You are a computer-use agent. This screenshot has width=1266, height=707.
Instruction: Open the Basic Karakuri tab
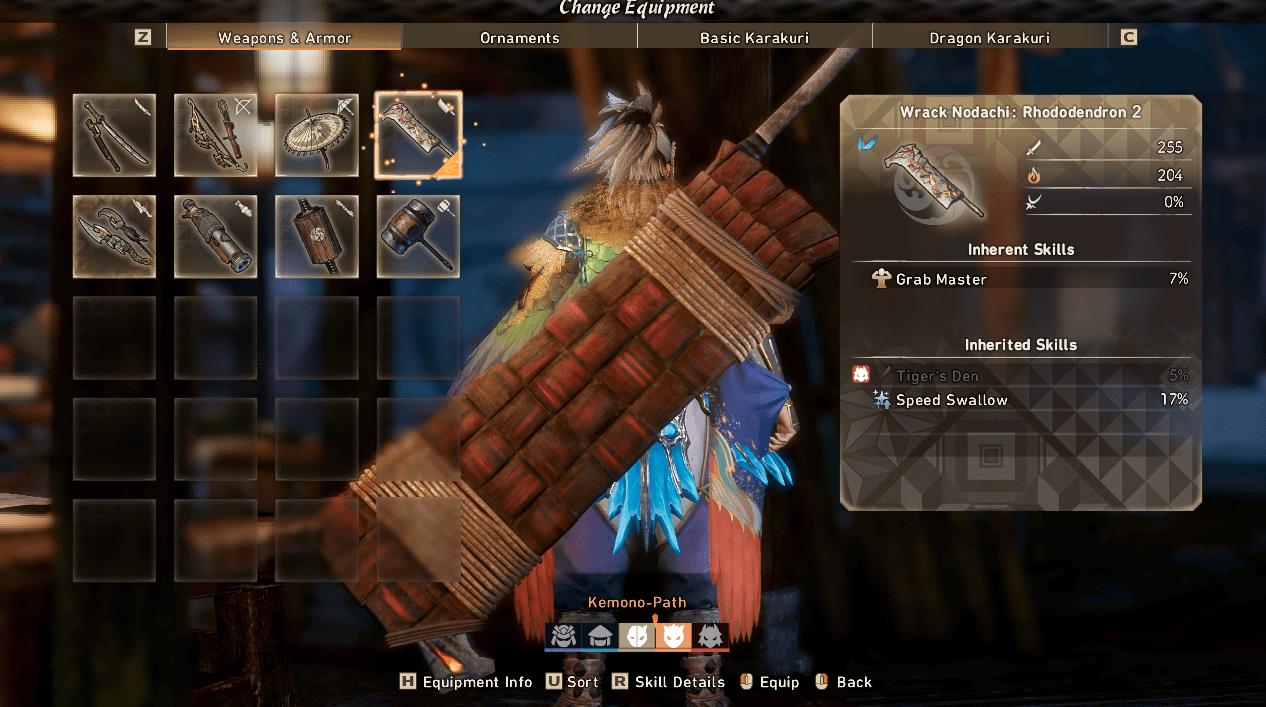(x=754, y=38)
